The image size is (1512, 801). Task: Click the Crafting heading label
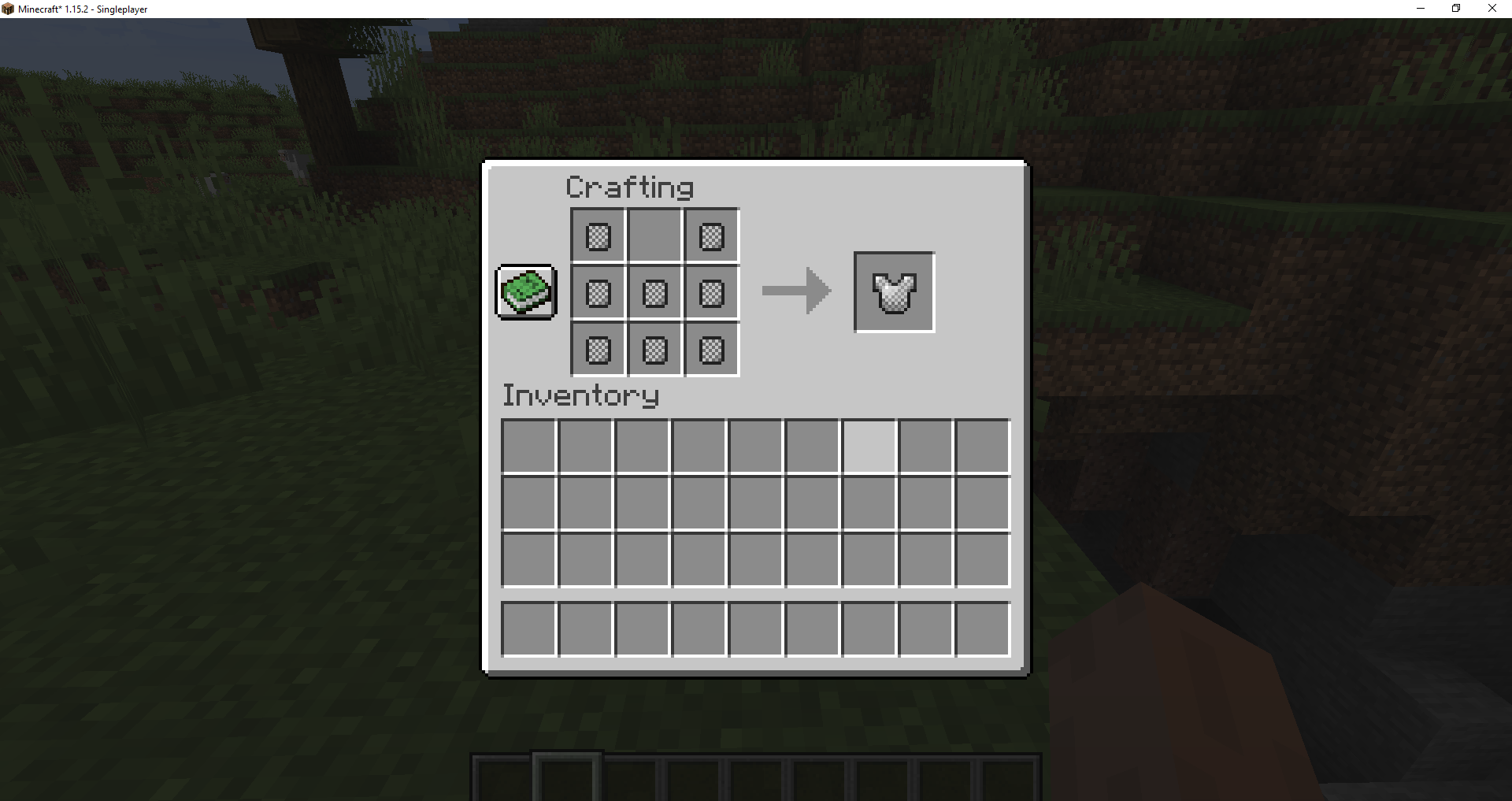tap(629, 187)
